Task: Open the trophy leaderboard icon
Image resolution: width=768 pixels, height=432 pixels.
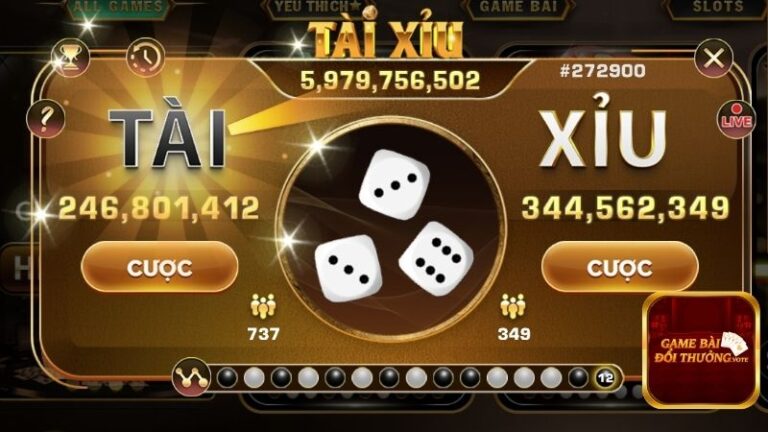Action: point(70,57)
